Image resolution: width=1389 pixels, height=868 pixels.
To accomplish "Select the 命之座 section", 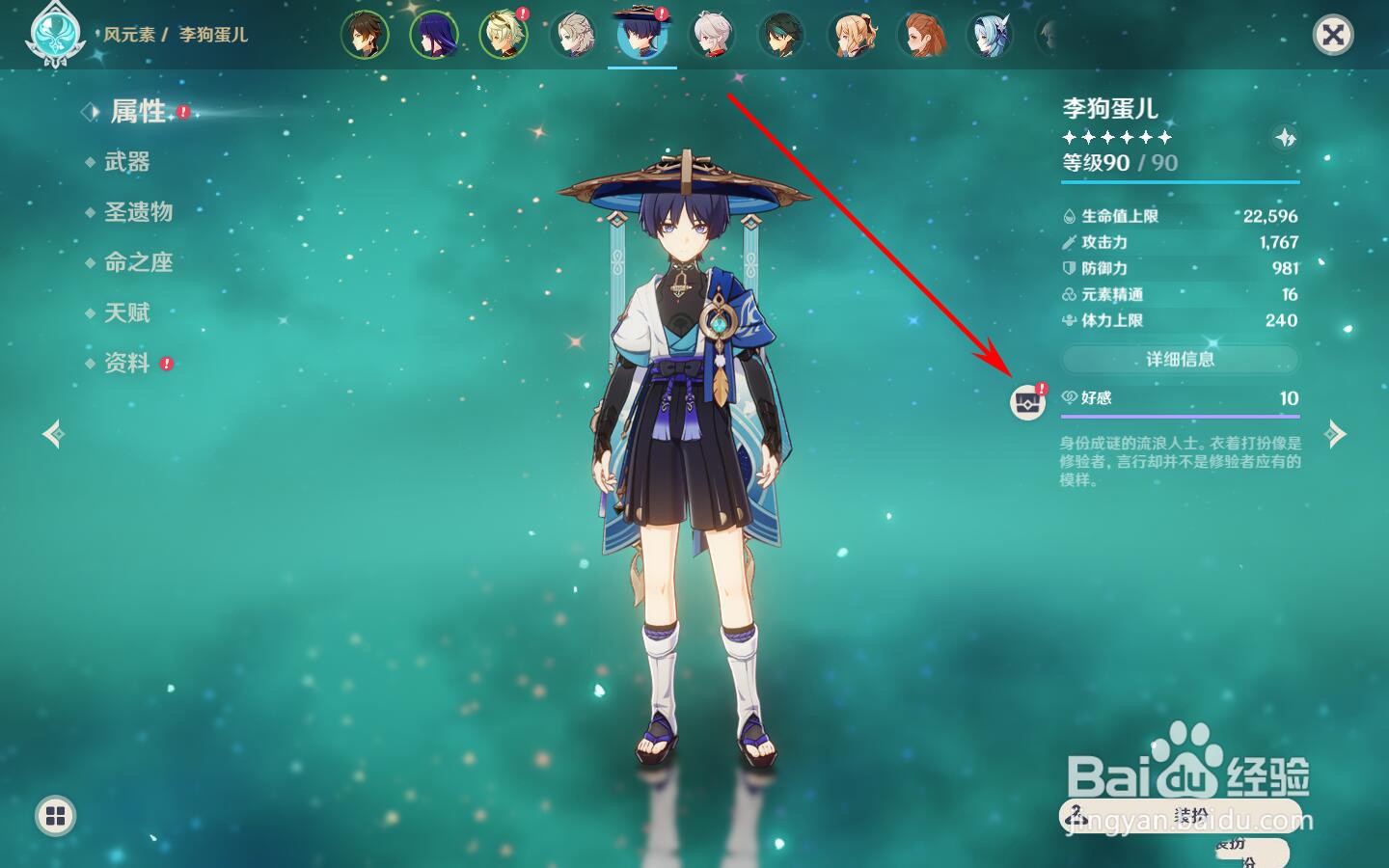I will pos(139,262).
